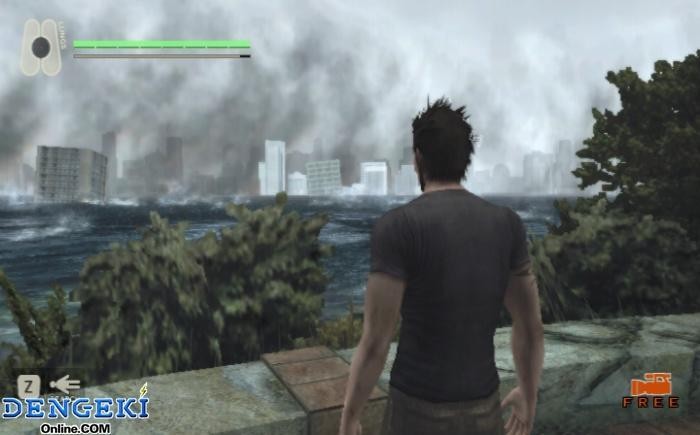The height and width of the screenshot is (435, 700).
Task: Toggle the FREE camera mode icon
Action: pyautogui.click(x=650, y=390)
